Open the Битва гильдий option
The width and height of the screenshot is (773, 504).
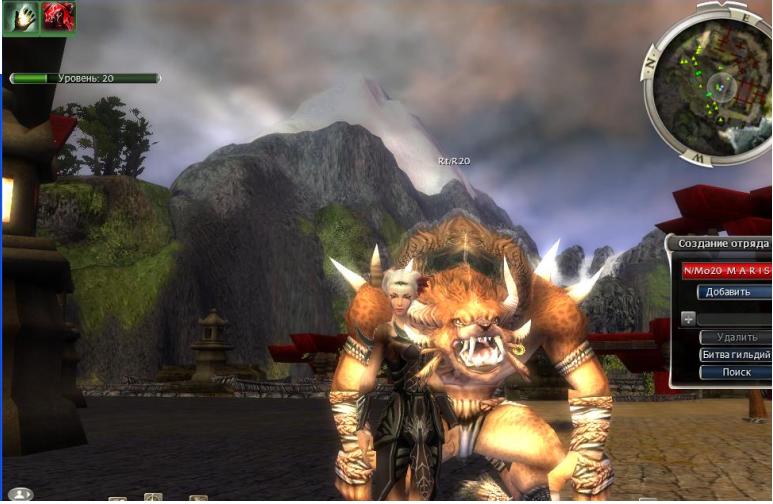pos(734,355)
